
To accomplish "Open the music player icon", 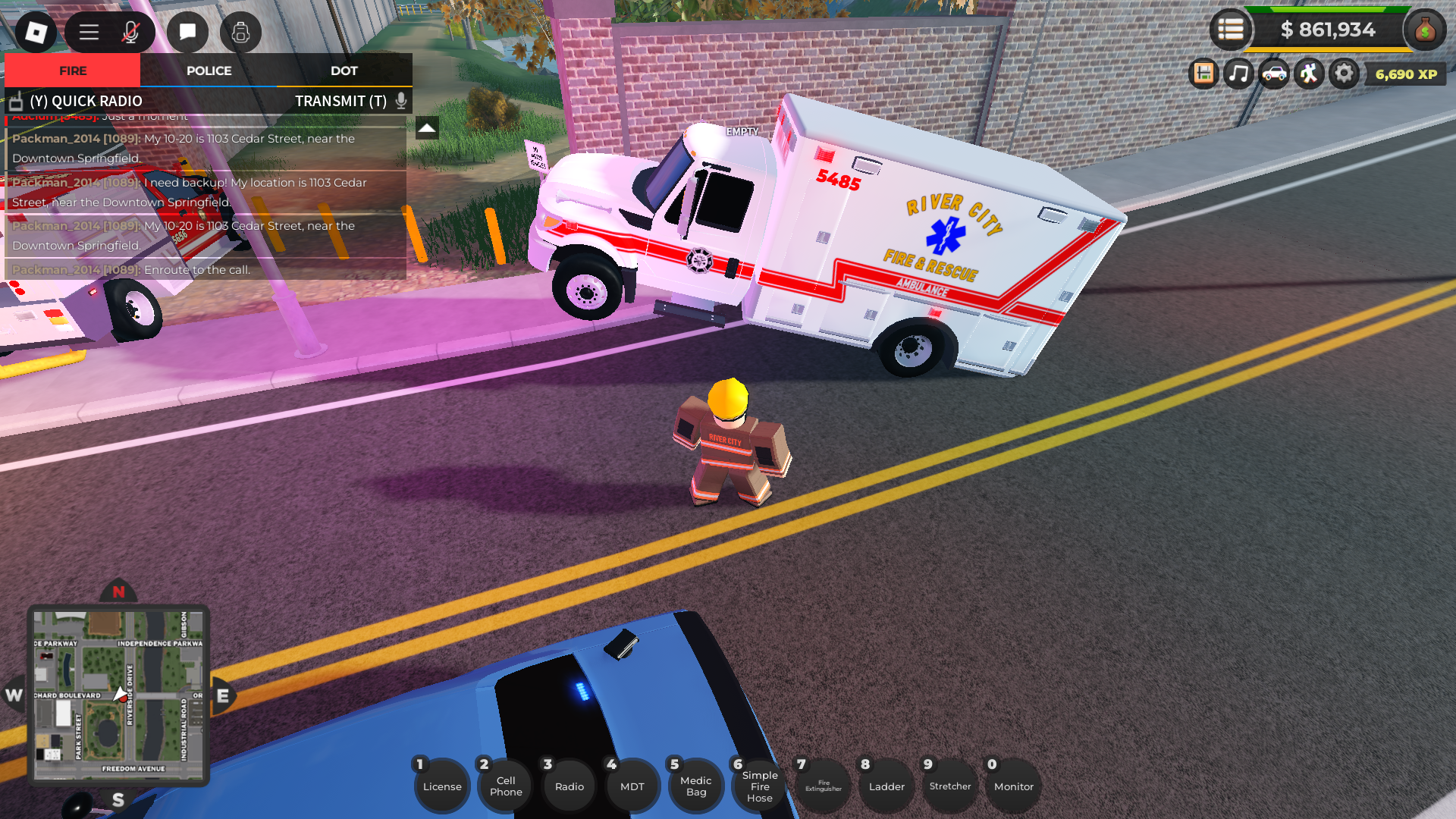I will pos(1238,74).
